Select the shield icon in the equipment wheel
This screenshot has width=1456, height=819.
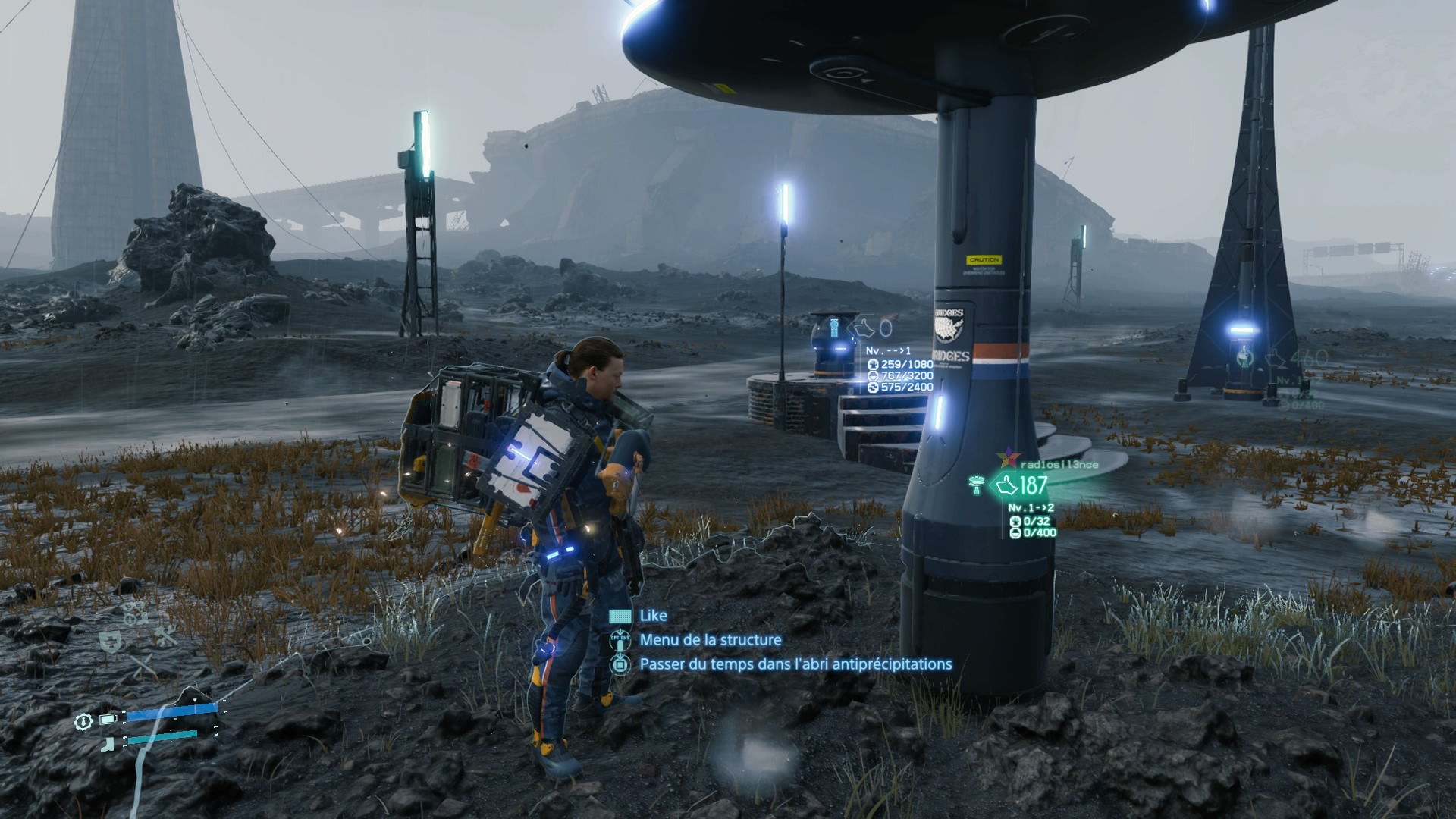click(x=109, y=642)
